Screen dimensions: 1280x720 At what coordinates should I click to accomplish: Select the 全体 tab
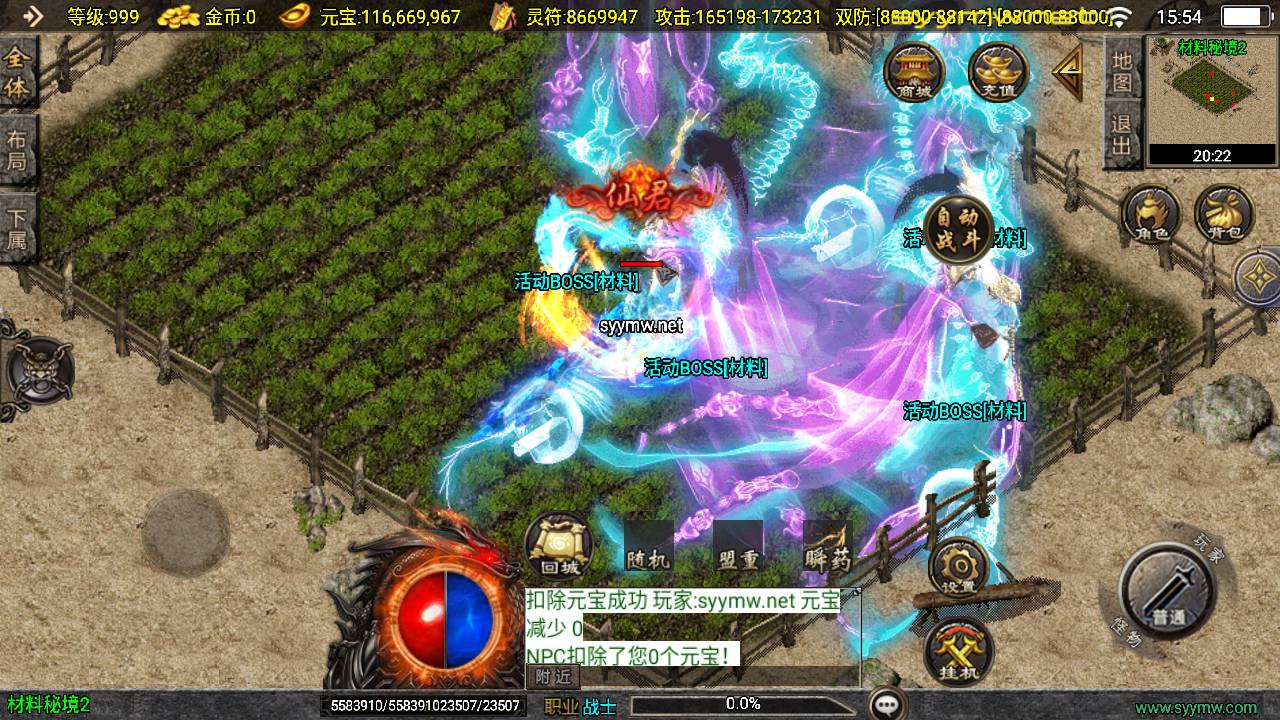pyautogui.click(x=18, y=73)
